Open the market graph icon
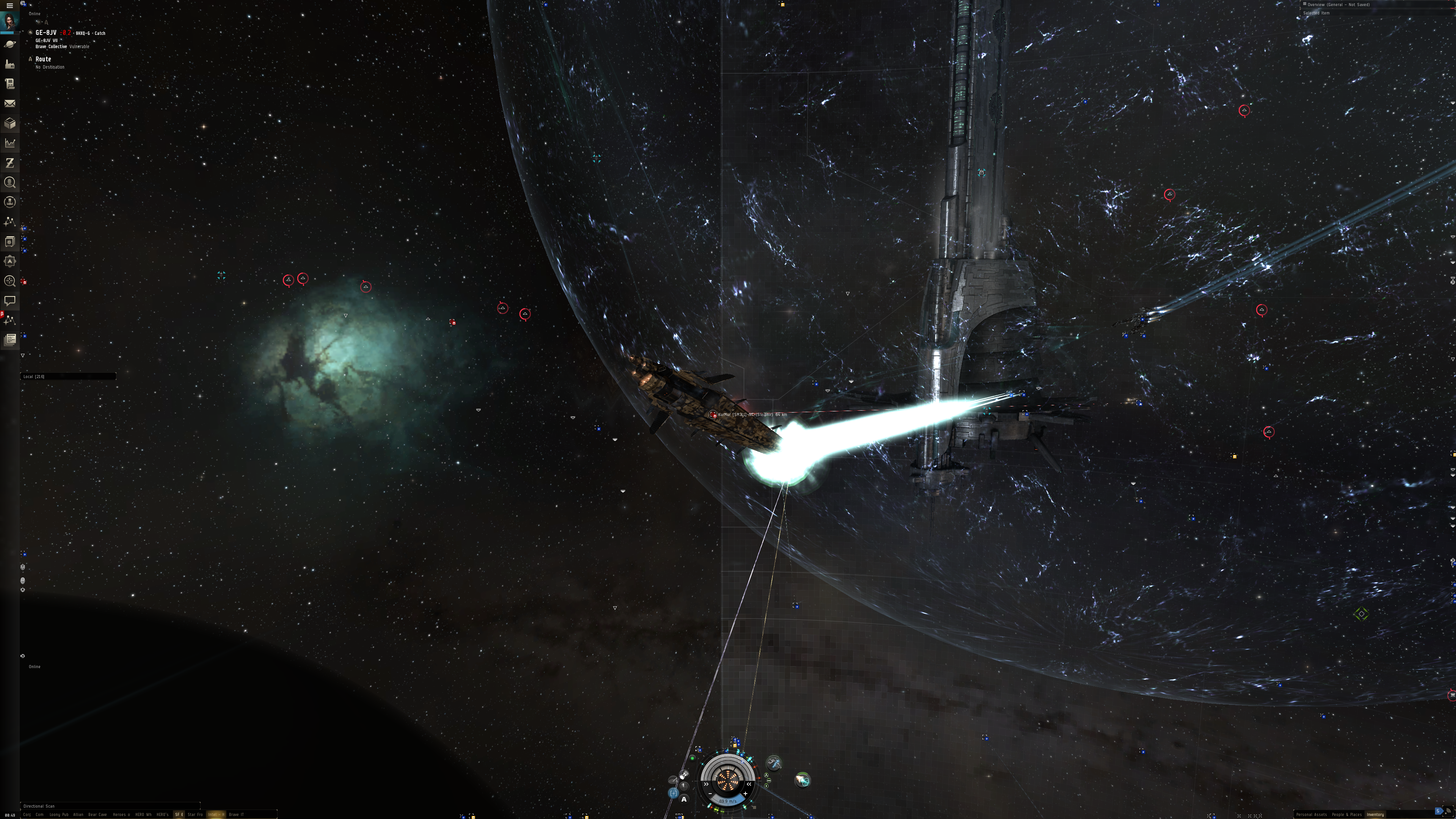This screenshot has height=819, width=1456. coord(9,143)
